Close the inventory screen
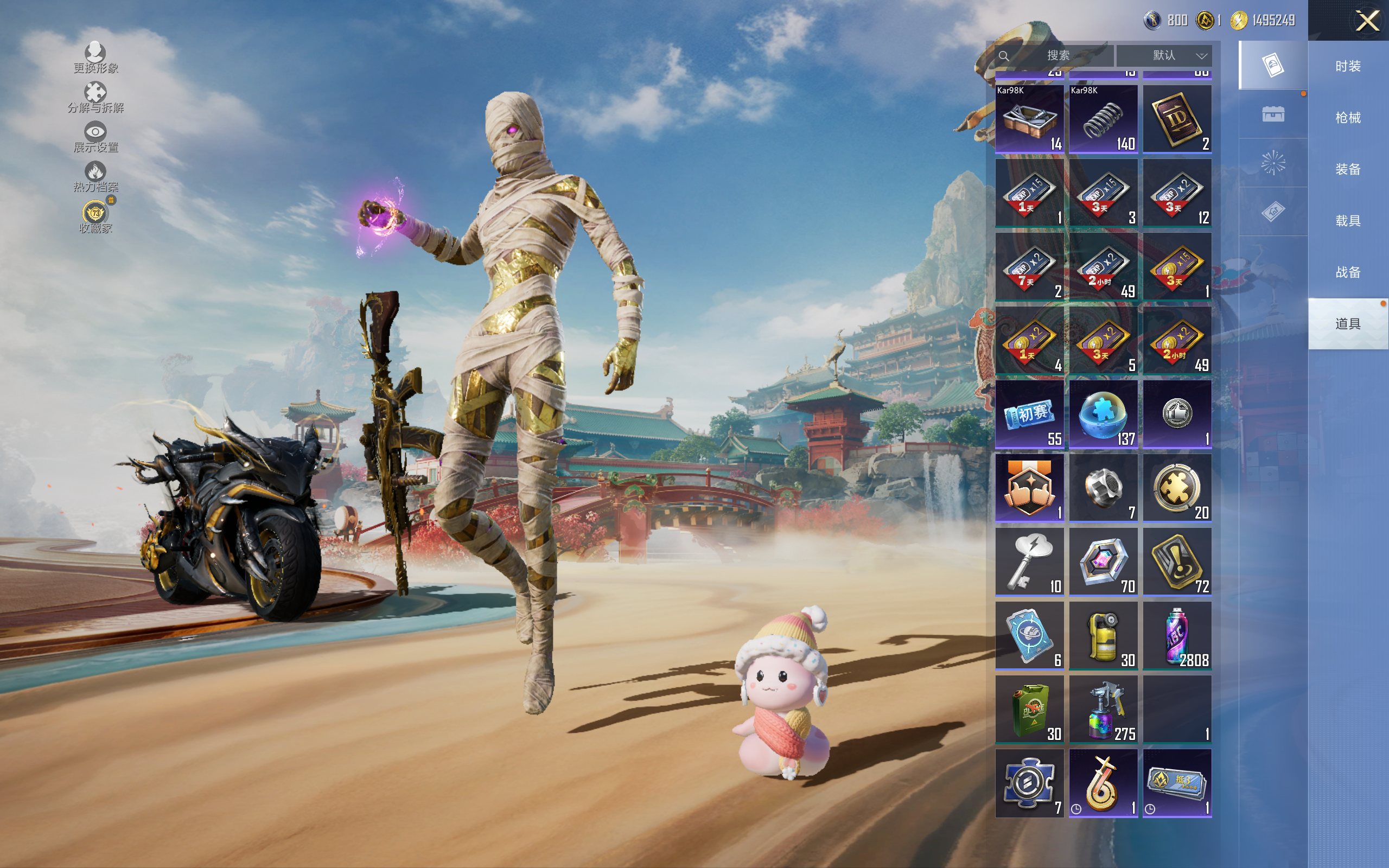This screenshot has height=868, width=1389. [1367, 21]
